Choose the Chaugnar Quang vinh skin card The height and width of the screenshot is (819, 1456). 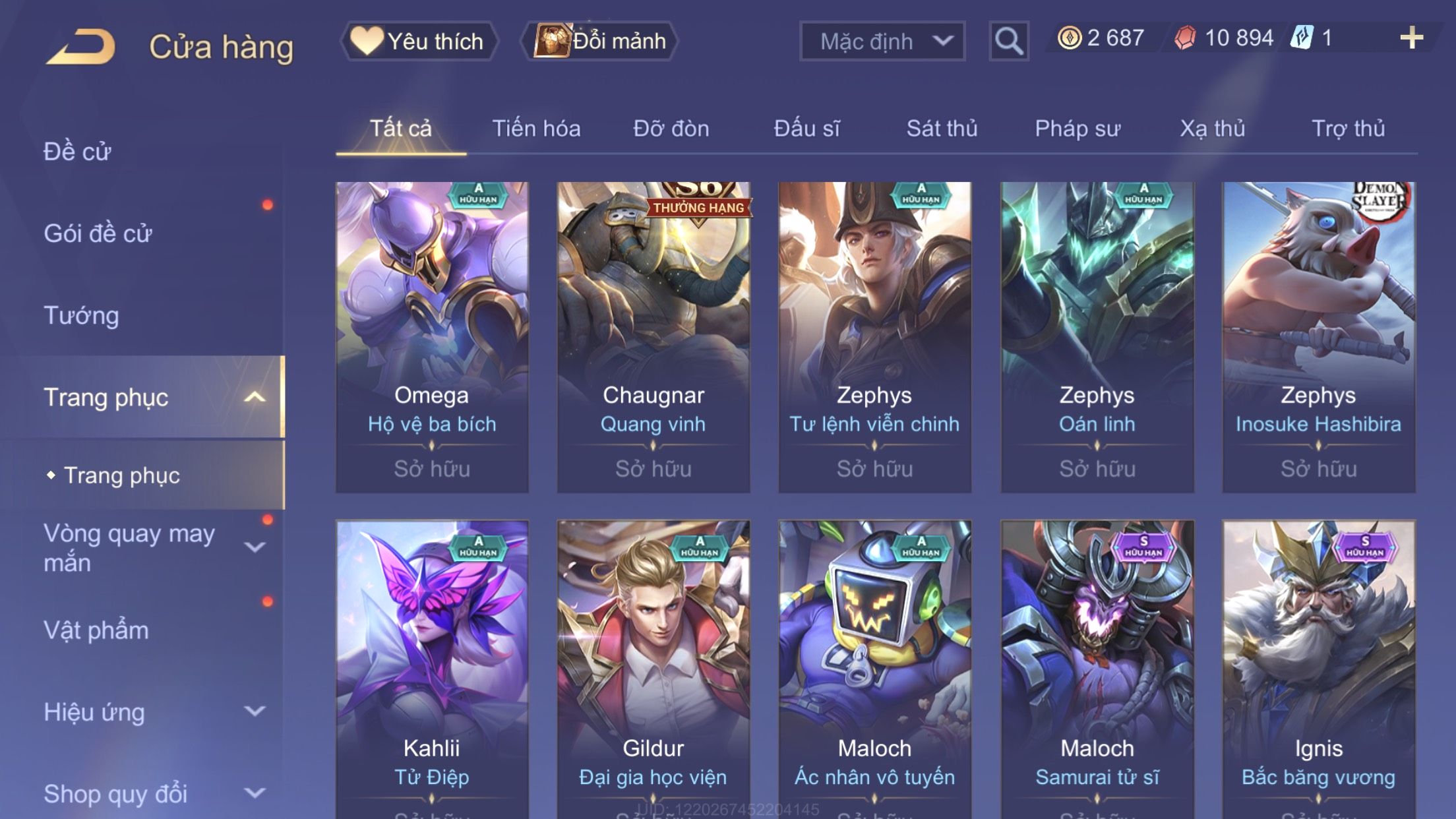point(653,336)
